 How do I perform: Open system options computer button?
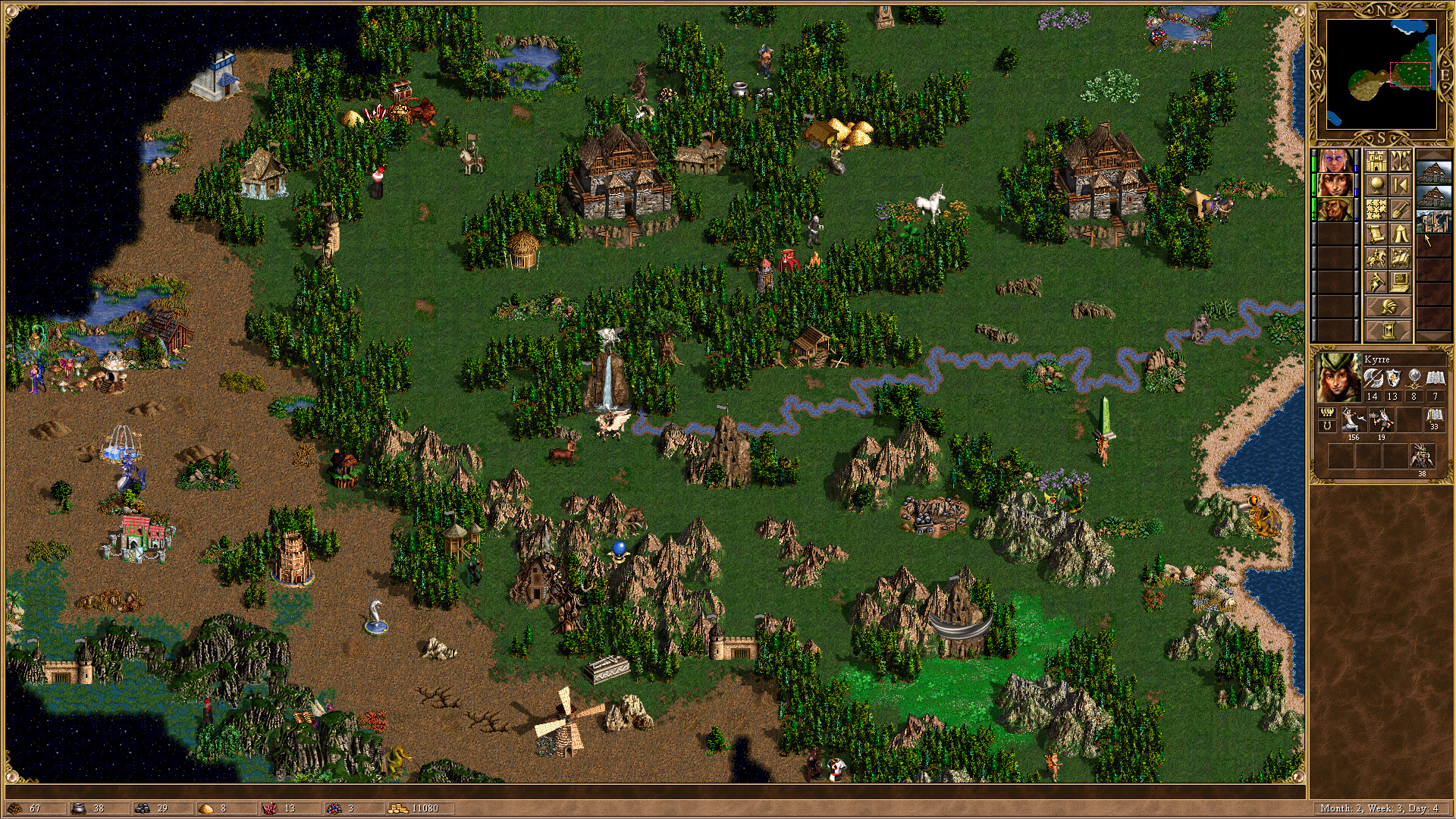tap(1400, 282)
